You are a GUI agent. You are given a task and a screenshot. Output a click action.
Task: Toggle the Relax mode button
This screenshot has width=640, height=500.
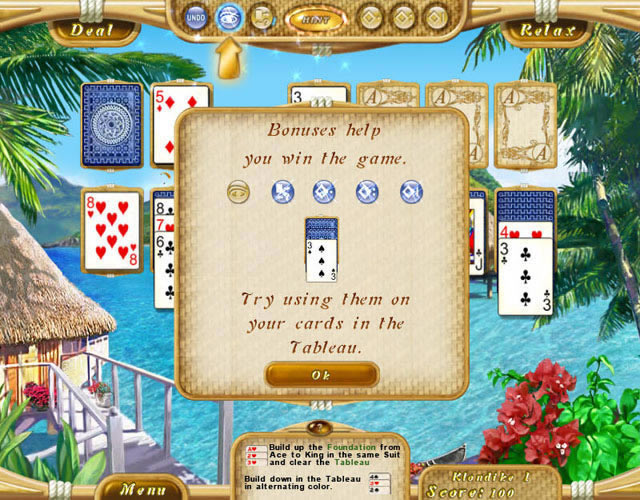[548, 29]
